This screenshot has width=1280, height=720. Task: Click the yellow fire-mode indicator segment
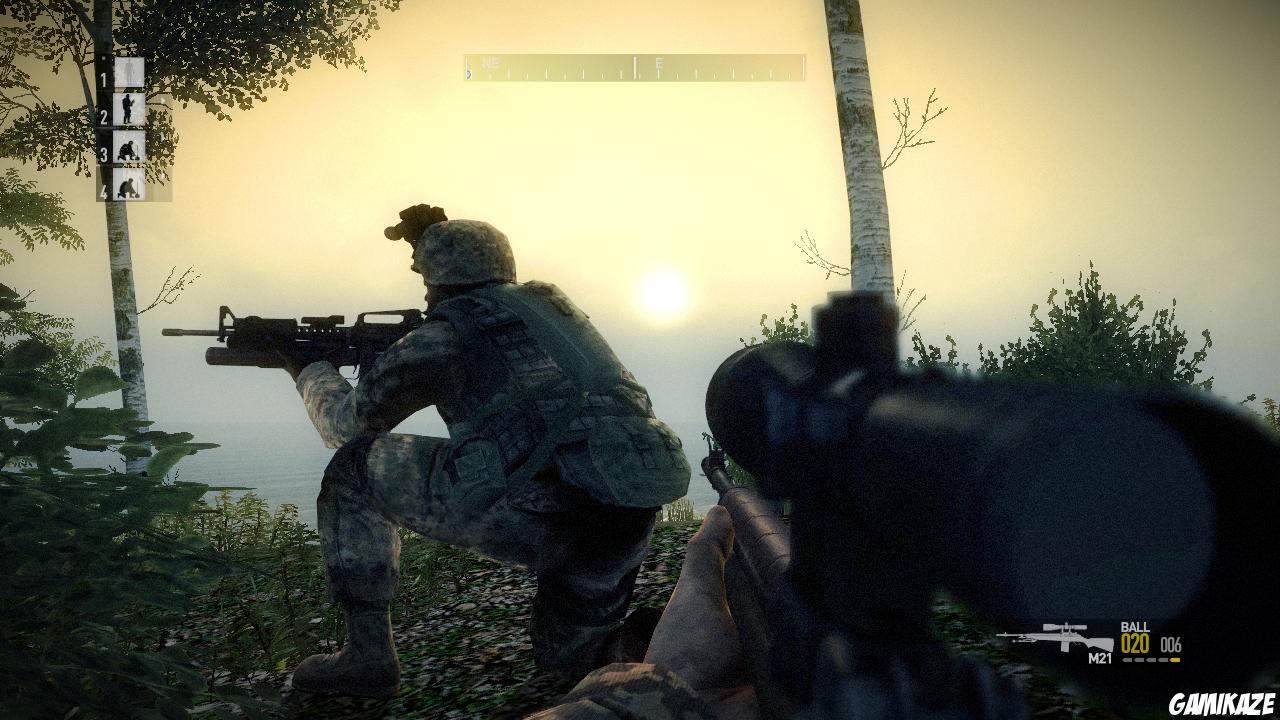pos(1174,659)
